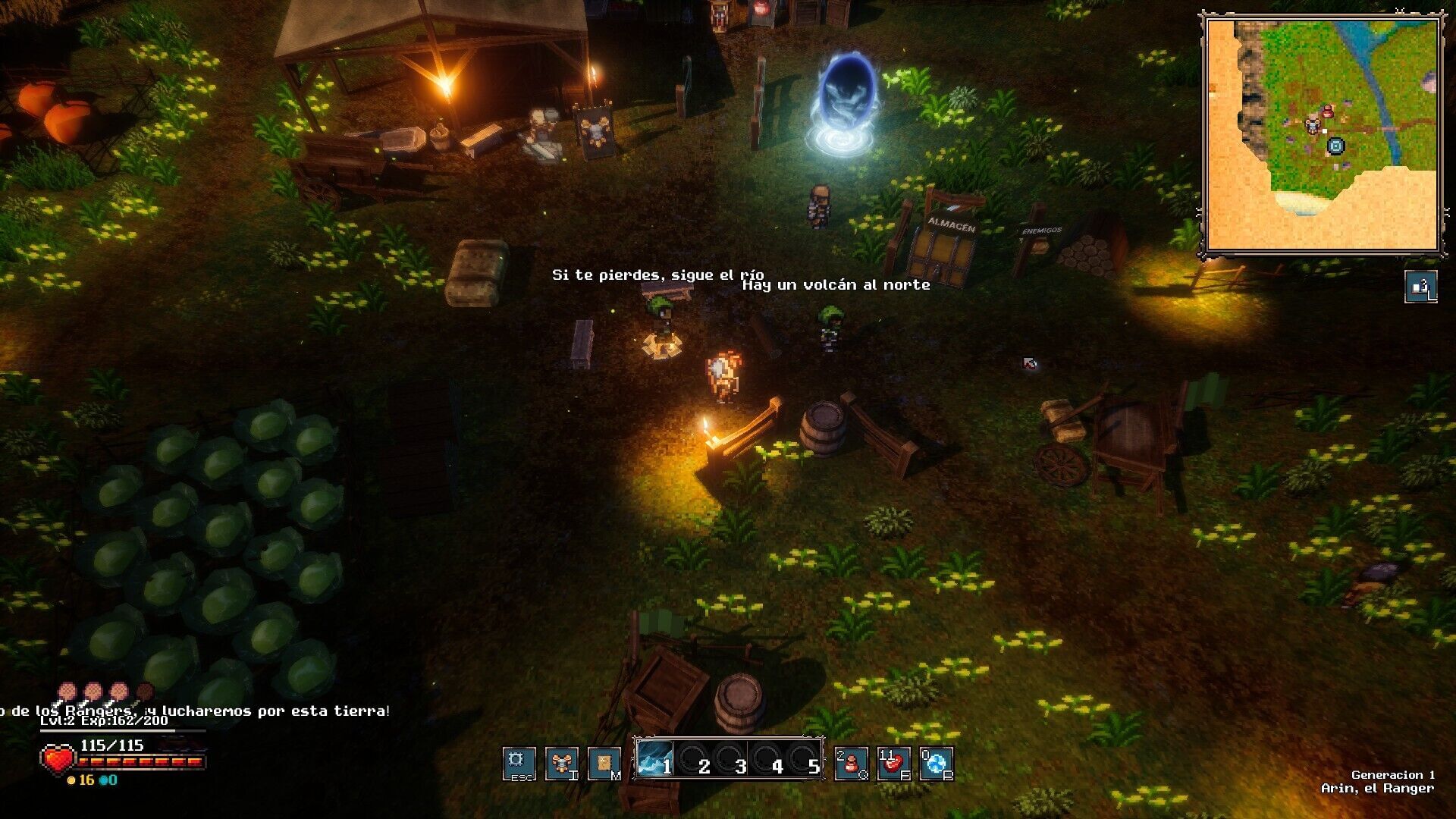This screenshot has height=819, width=1456.
Task: Open the help icon under the minimap
Action: pyautogui.click(x=1420, y=287)
